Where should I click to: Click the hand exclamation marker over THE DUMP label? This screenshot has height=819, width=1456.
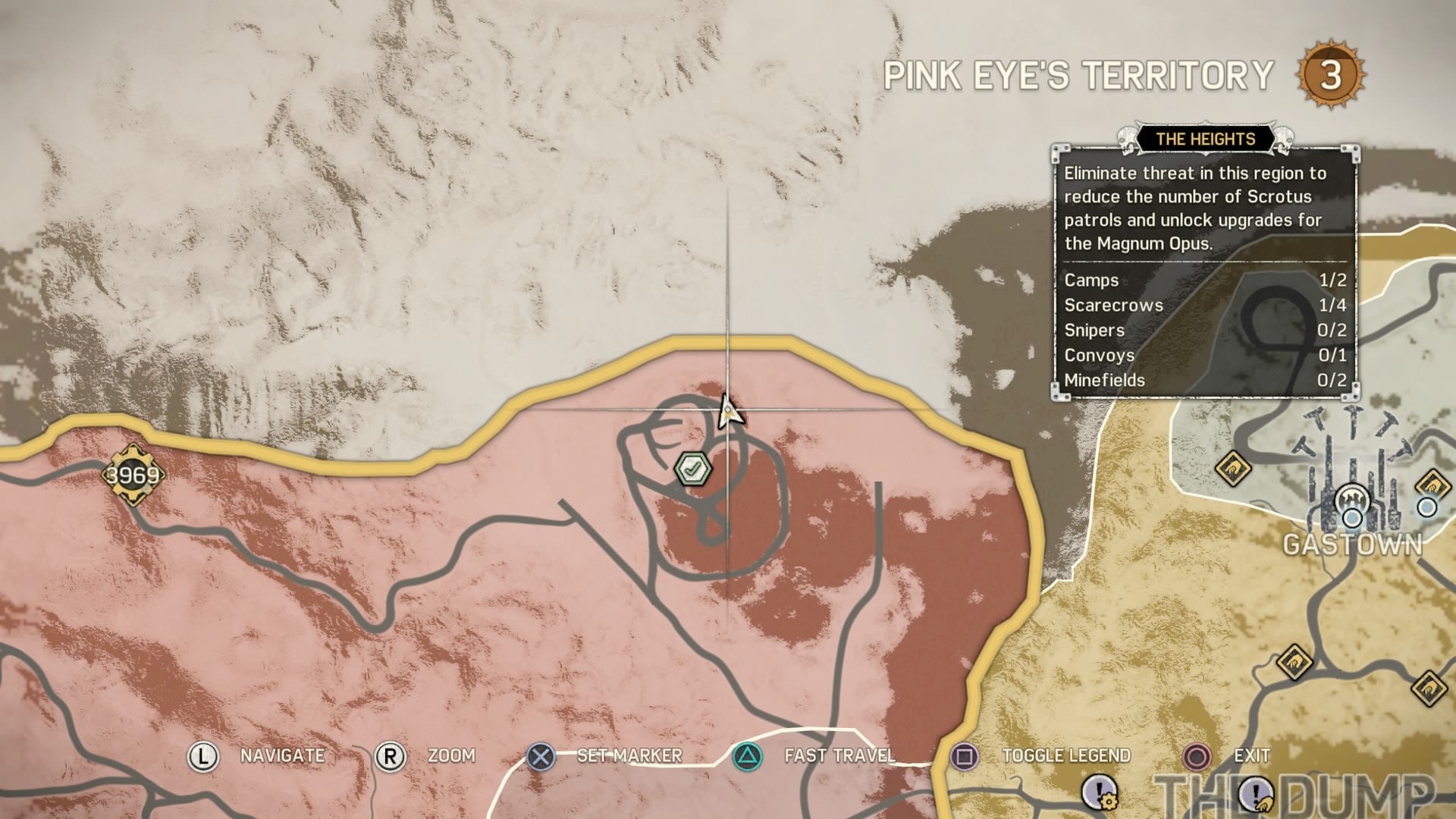tap(1256, 793)
